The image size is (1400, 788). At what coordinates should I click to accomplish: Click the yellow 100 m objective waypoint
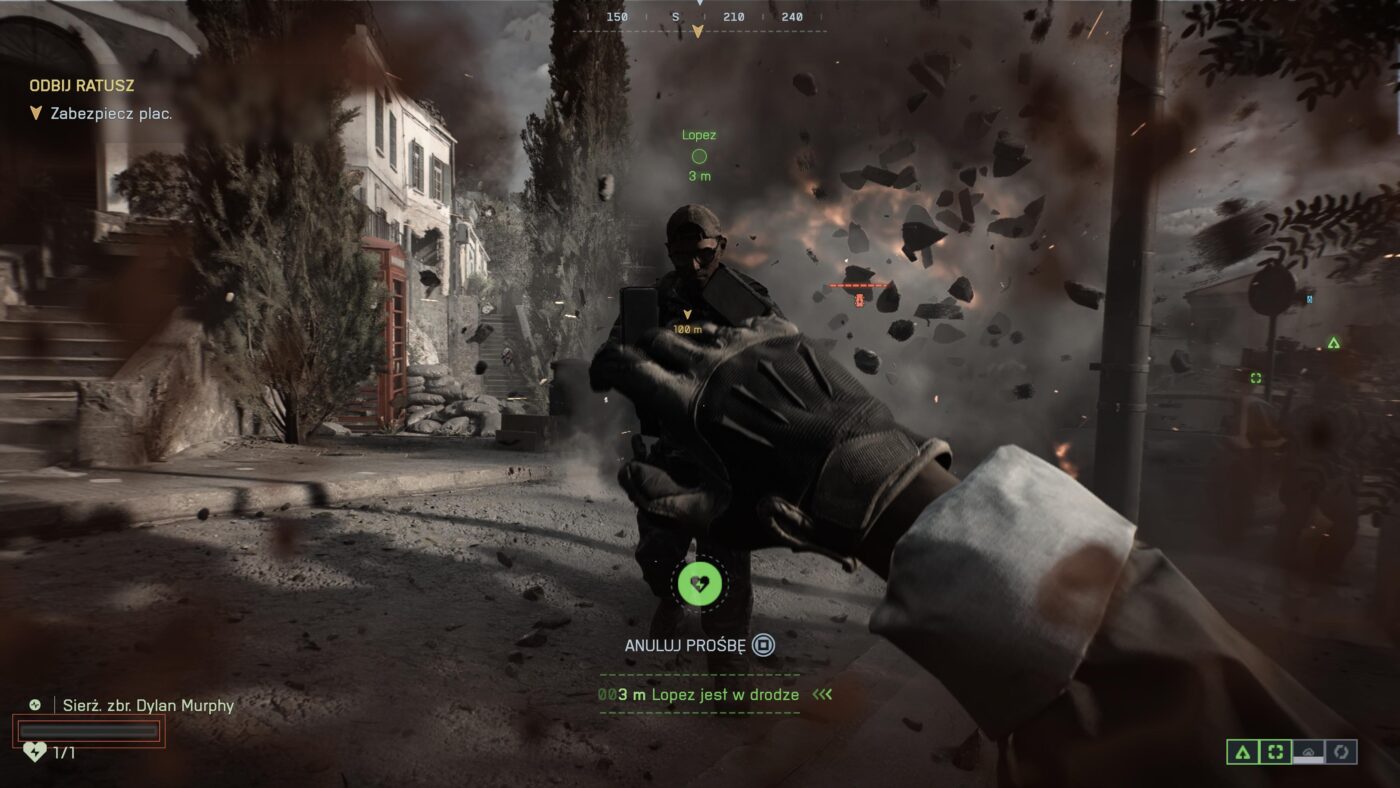coord(687,320)
